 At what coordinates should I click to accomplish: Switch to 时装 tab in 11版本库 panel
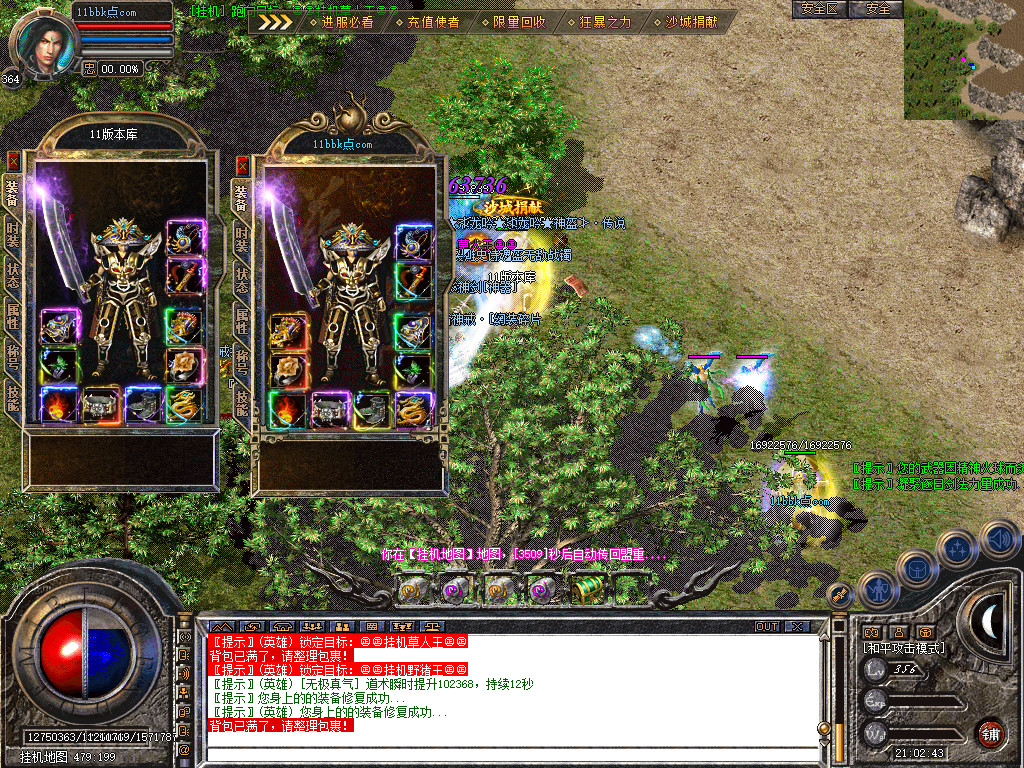13,234
